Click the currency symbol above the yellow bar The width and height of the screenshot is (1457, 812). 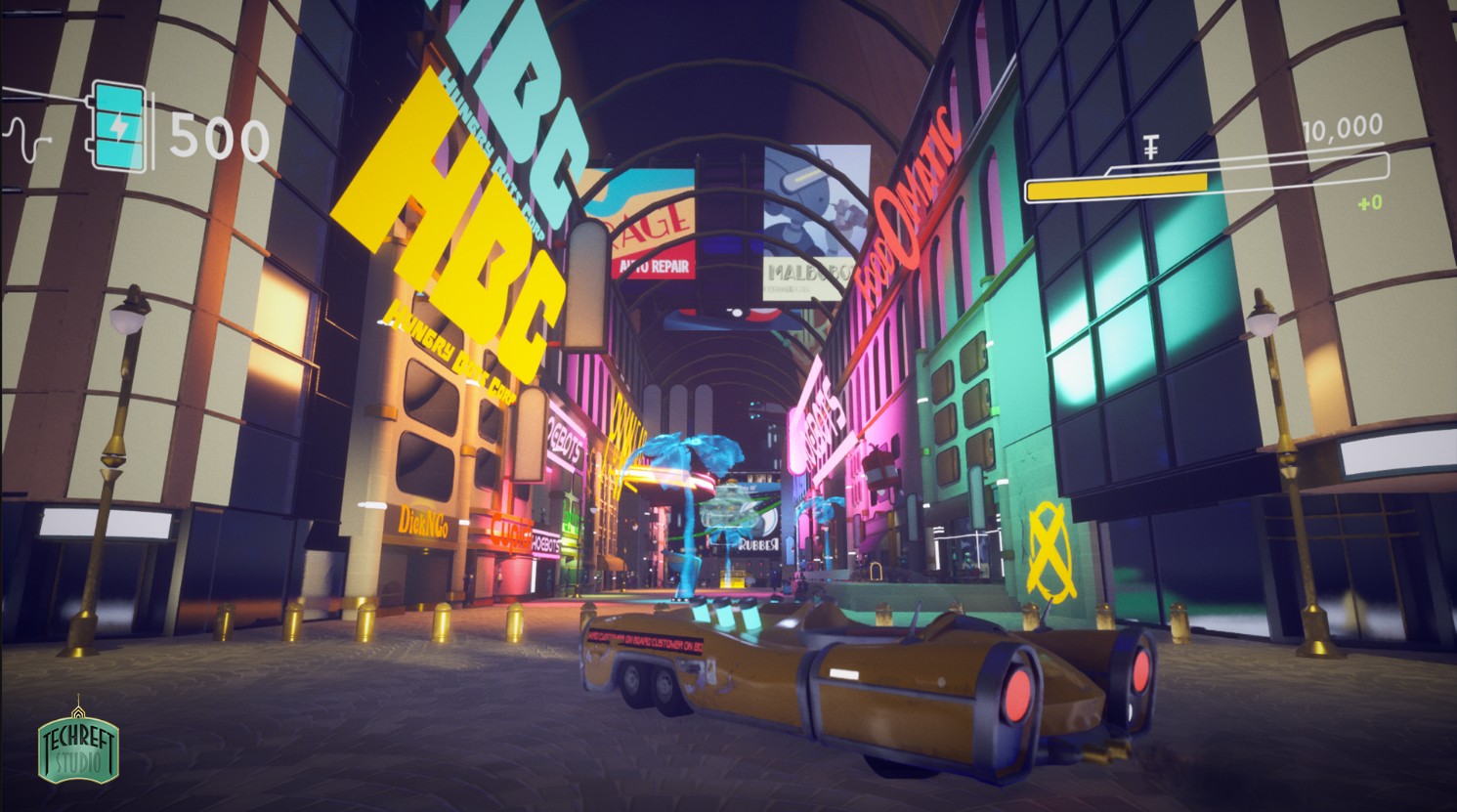1152,148
